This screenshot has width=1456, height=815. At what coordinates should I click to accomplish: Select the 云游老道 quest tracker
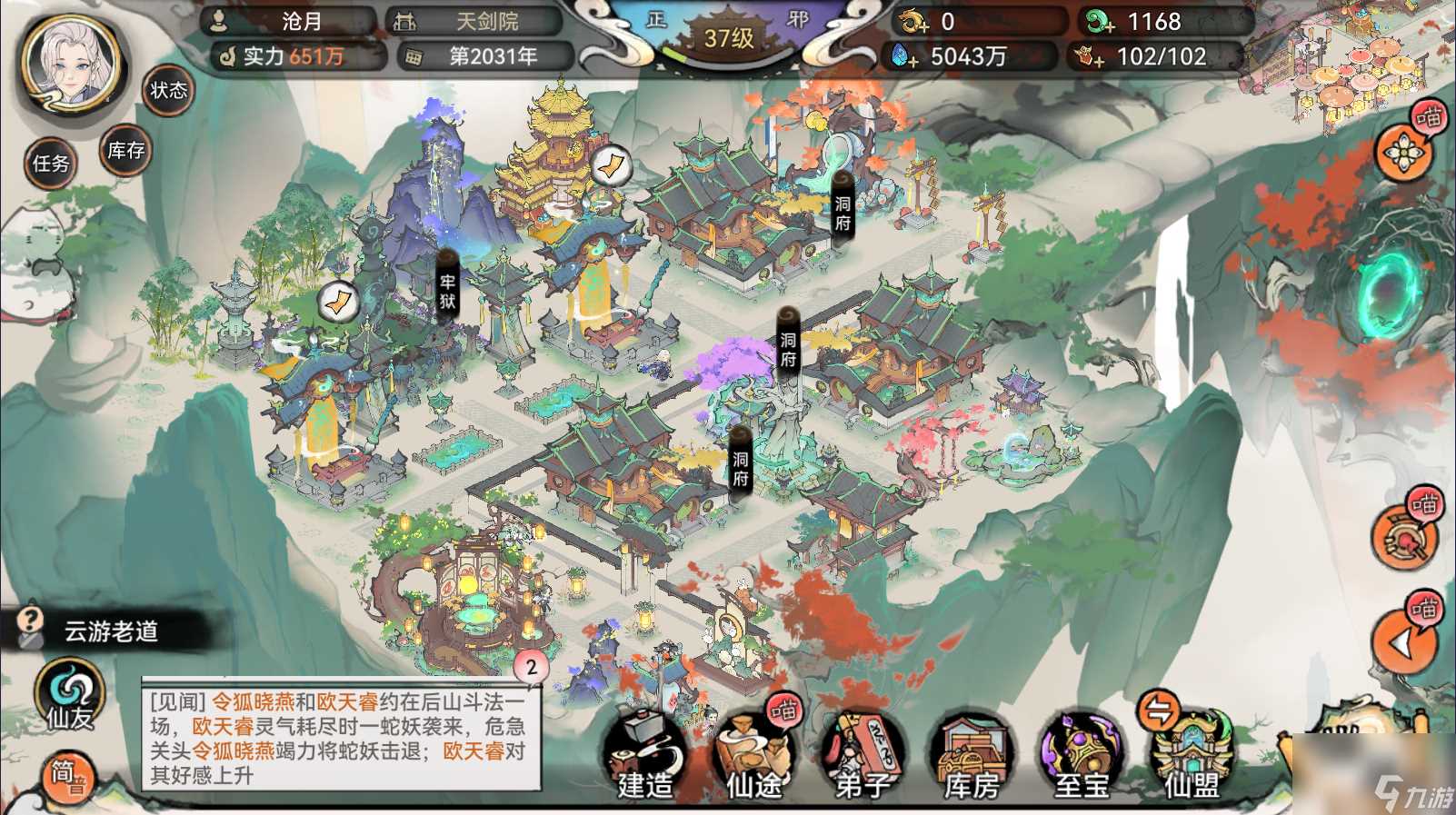(109, 631)
